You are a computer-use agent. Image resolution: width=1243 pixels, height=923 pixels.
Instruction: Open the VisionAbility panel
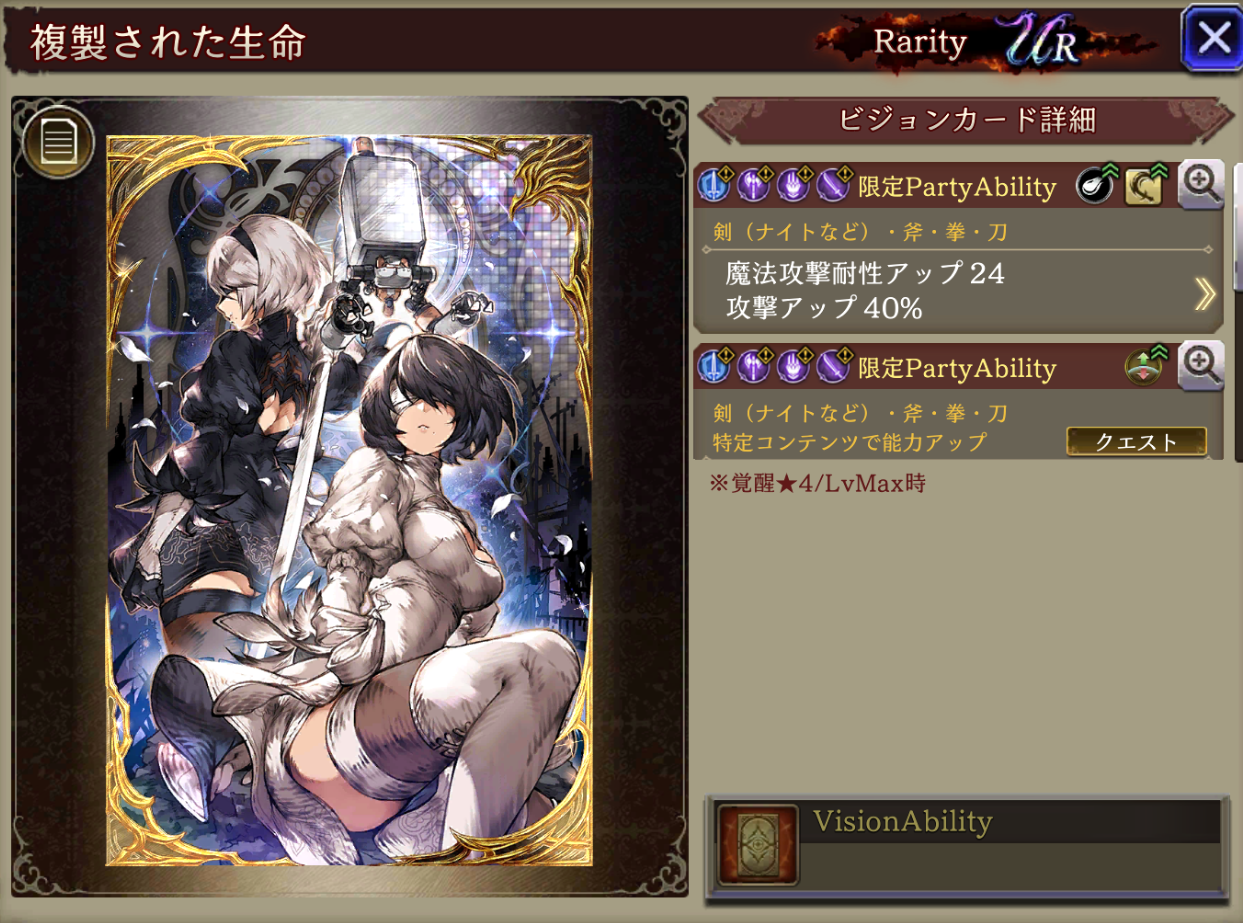coord(966,845)
